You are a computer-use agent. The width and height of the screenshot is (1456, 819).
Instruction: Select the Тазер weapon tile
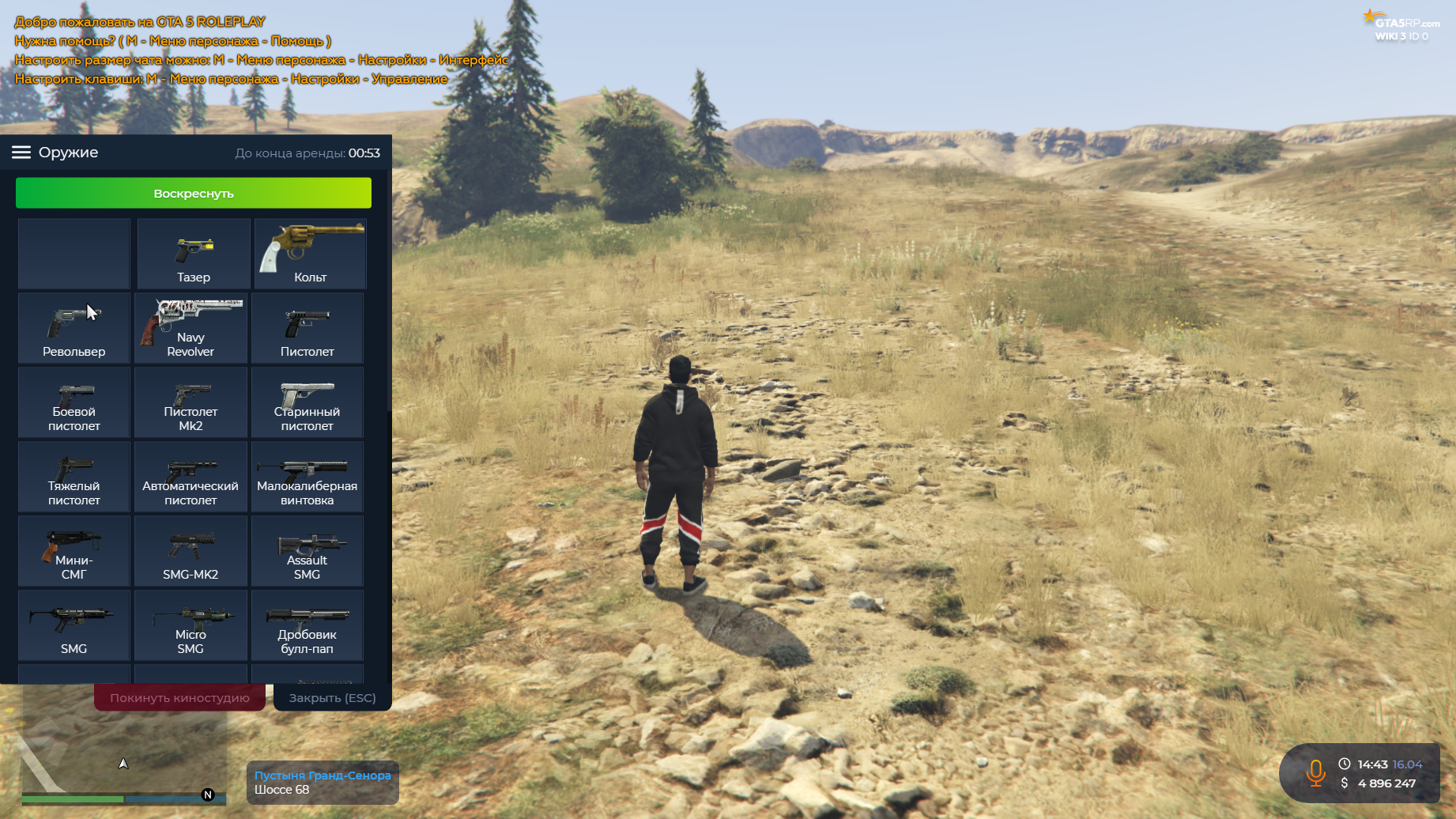193,255
